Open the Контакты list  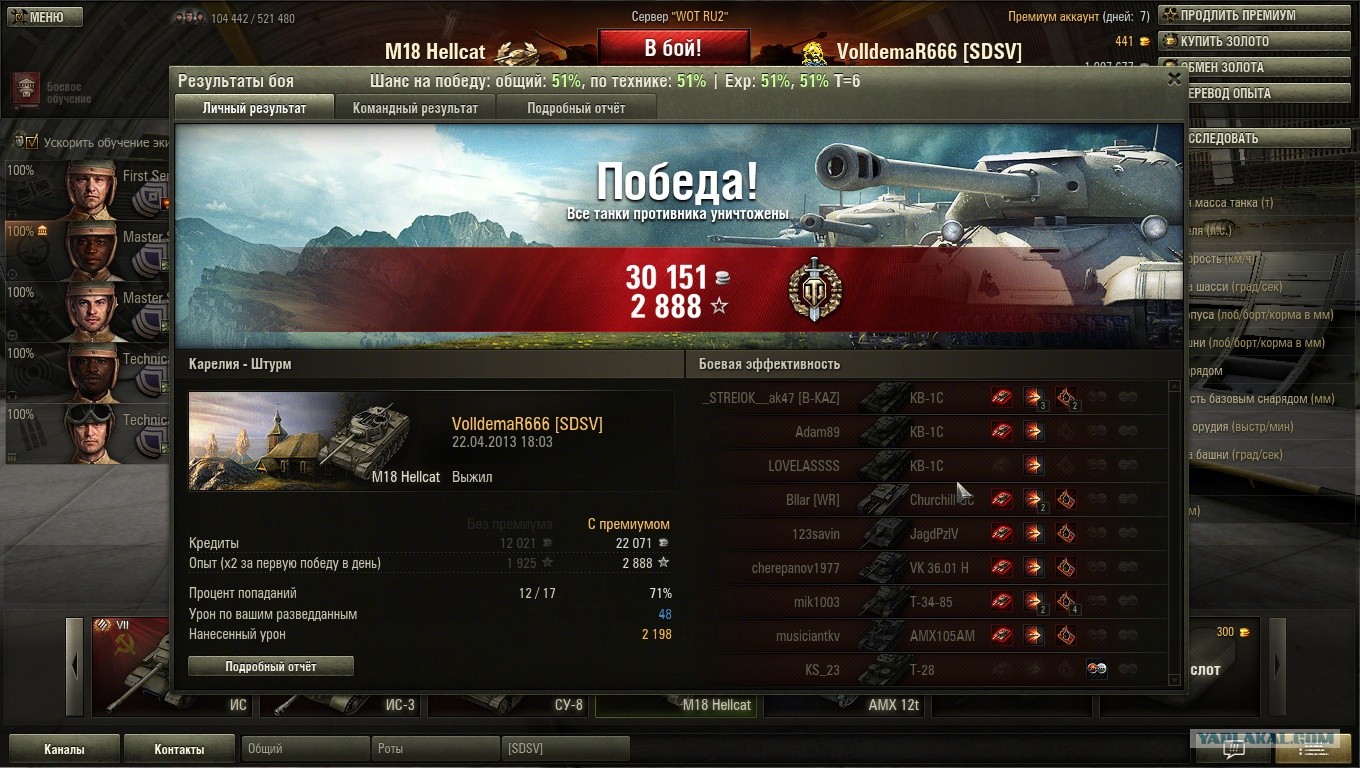(x=179, y=749)
